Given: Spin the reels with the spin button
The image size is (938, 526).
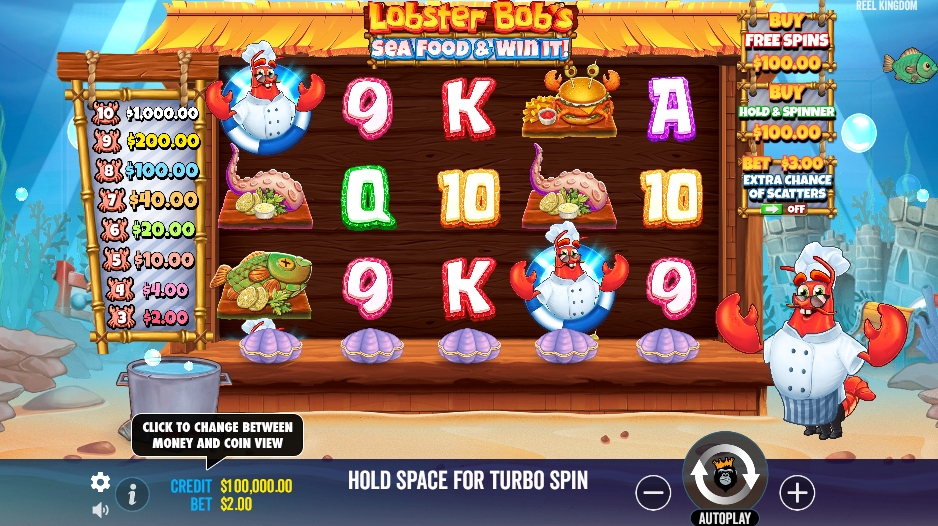Looking at the screenshot, I should coord(724,478).
